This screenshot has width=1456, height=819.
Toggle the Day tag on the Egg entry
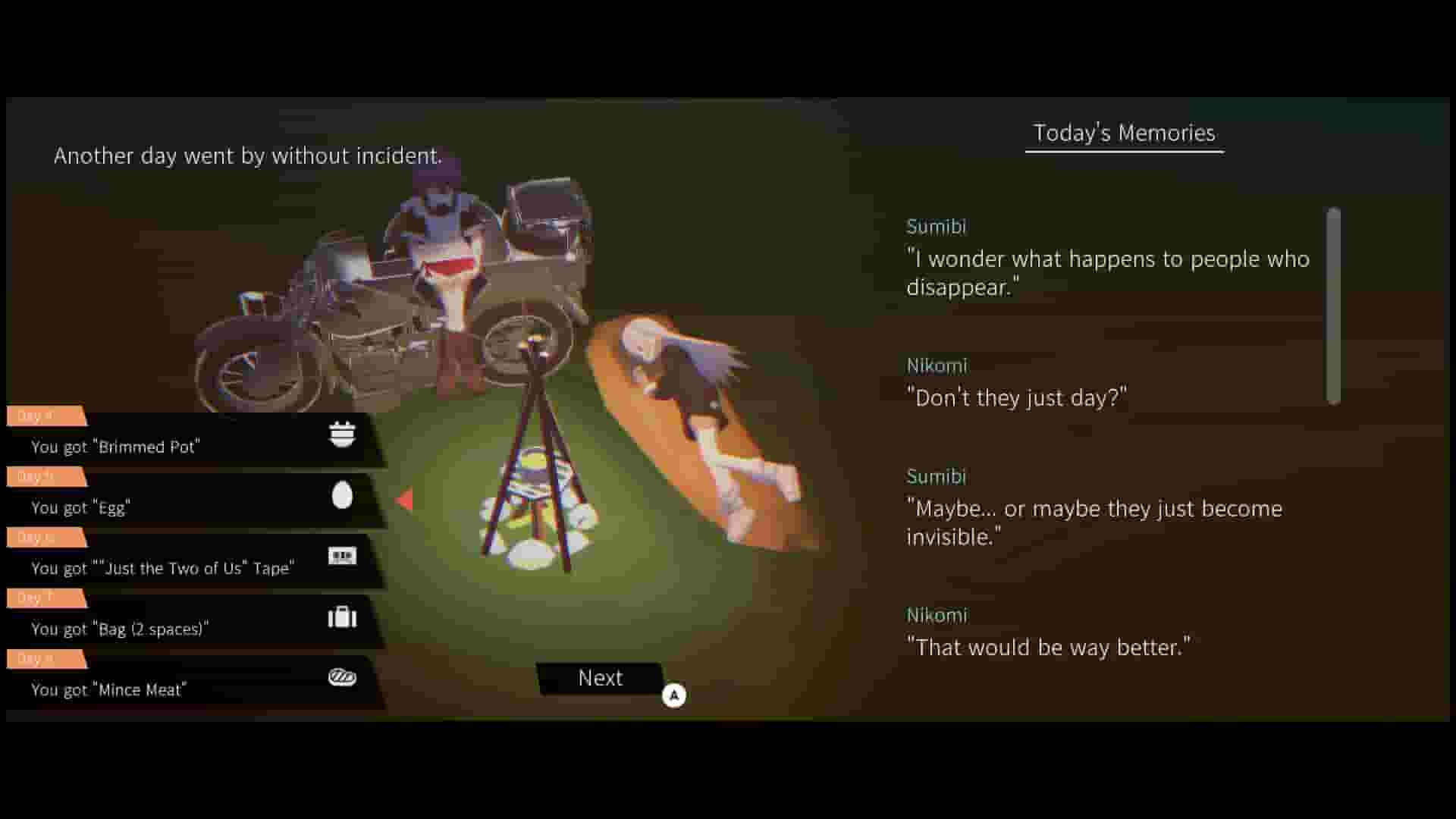point(45,476)
